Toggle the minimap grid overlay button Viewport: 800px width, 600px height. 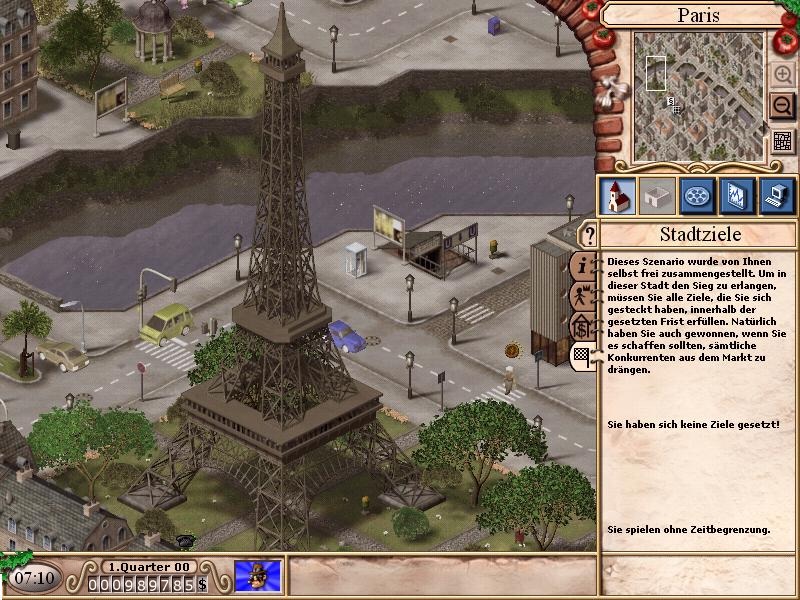(782, 141)
